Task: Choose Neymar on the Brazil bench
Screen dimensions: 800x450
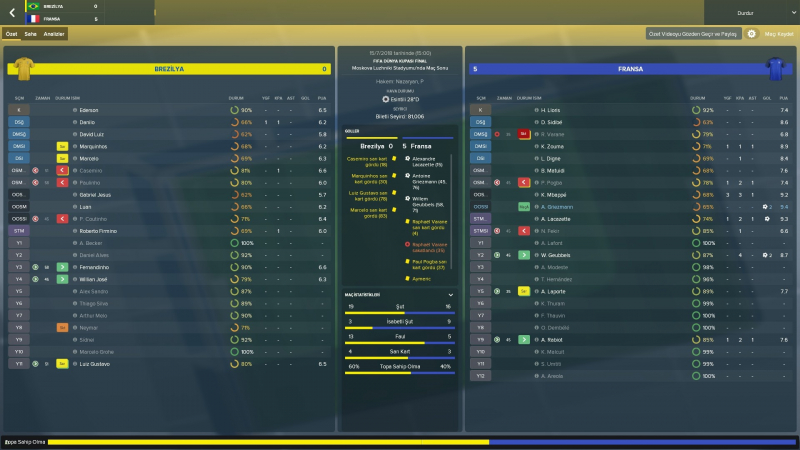Action: click(89, 327)
